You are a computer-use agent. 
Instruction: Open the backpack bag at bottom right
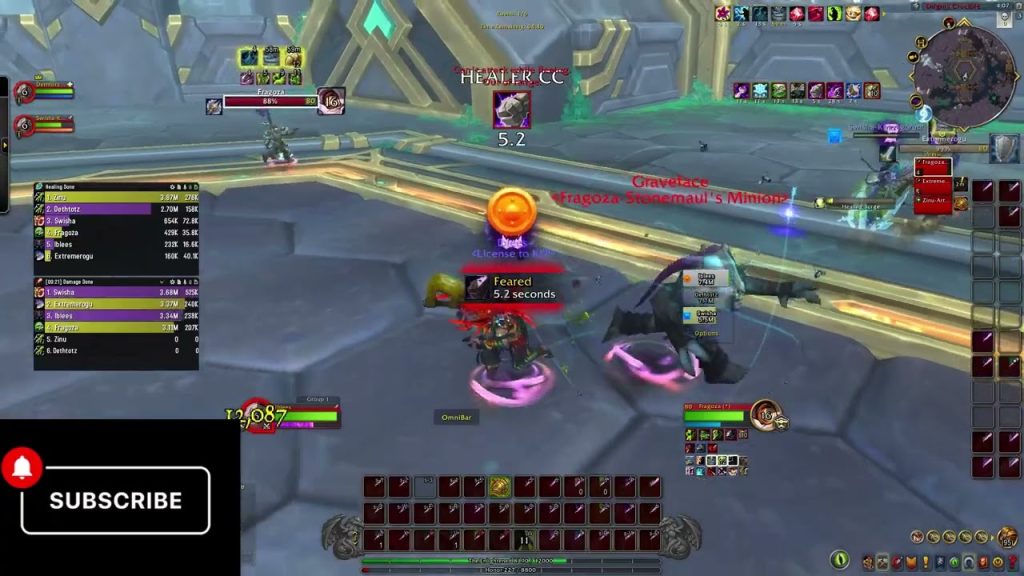point(1007,538)
